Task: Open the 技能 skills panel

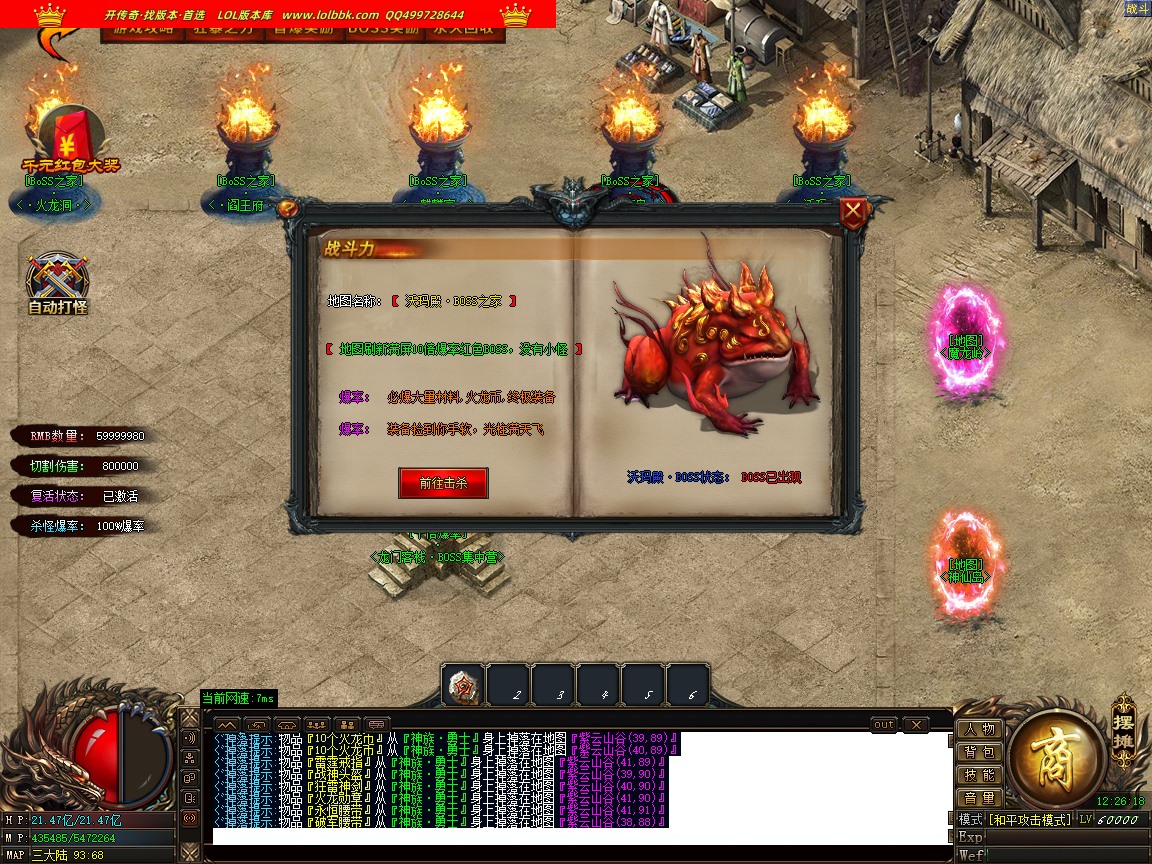Action: click(x=979, y=775)
